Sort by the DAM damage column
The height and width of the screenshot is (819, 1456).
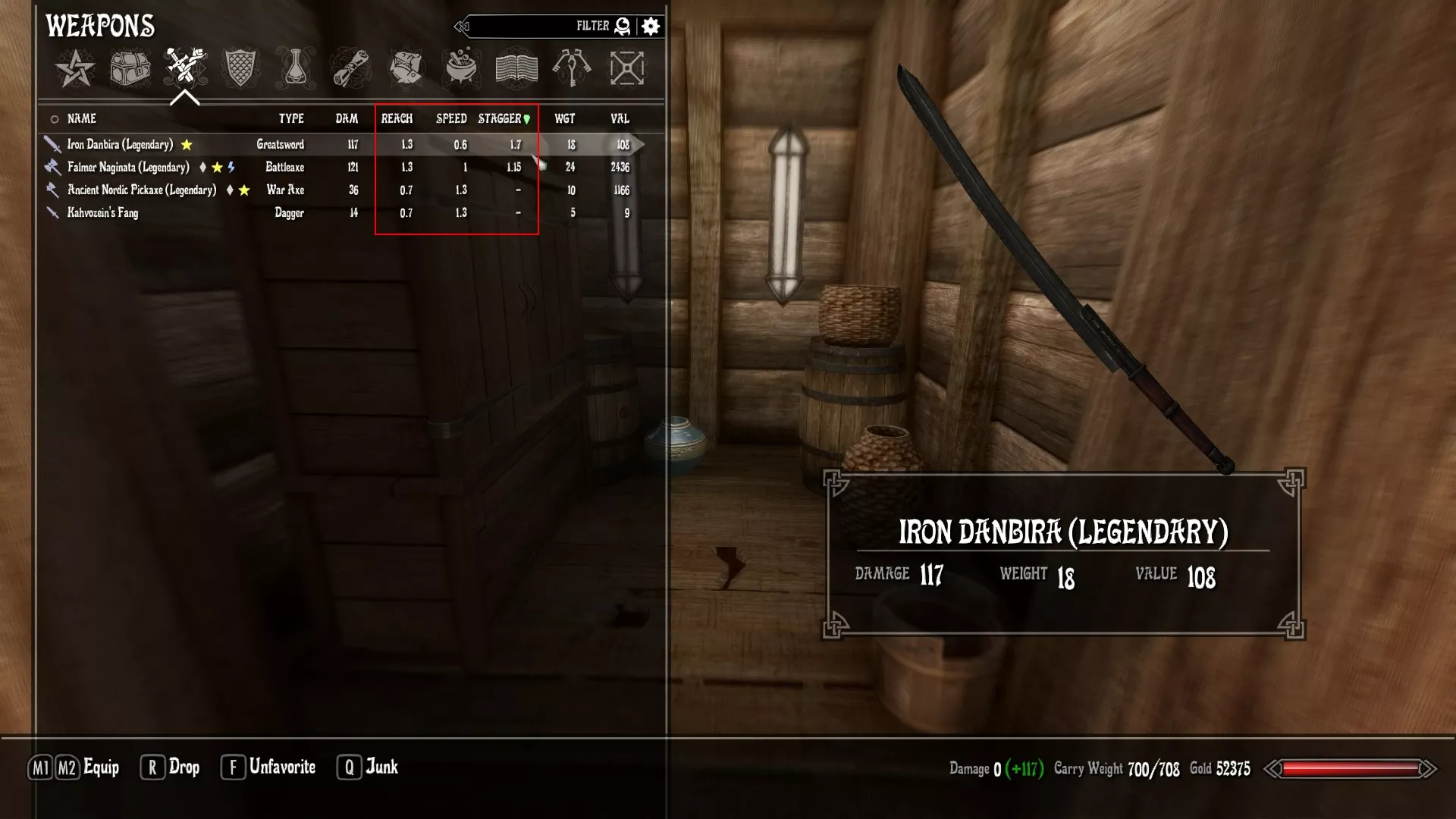[347, 118]
